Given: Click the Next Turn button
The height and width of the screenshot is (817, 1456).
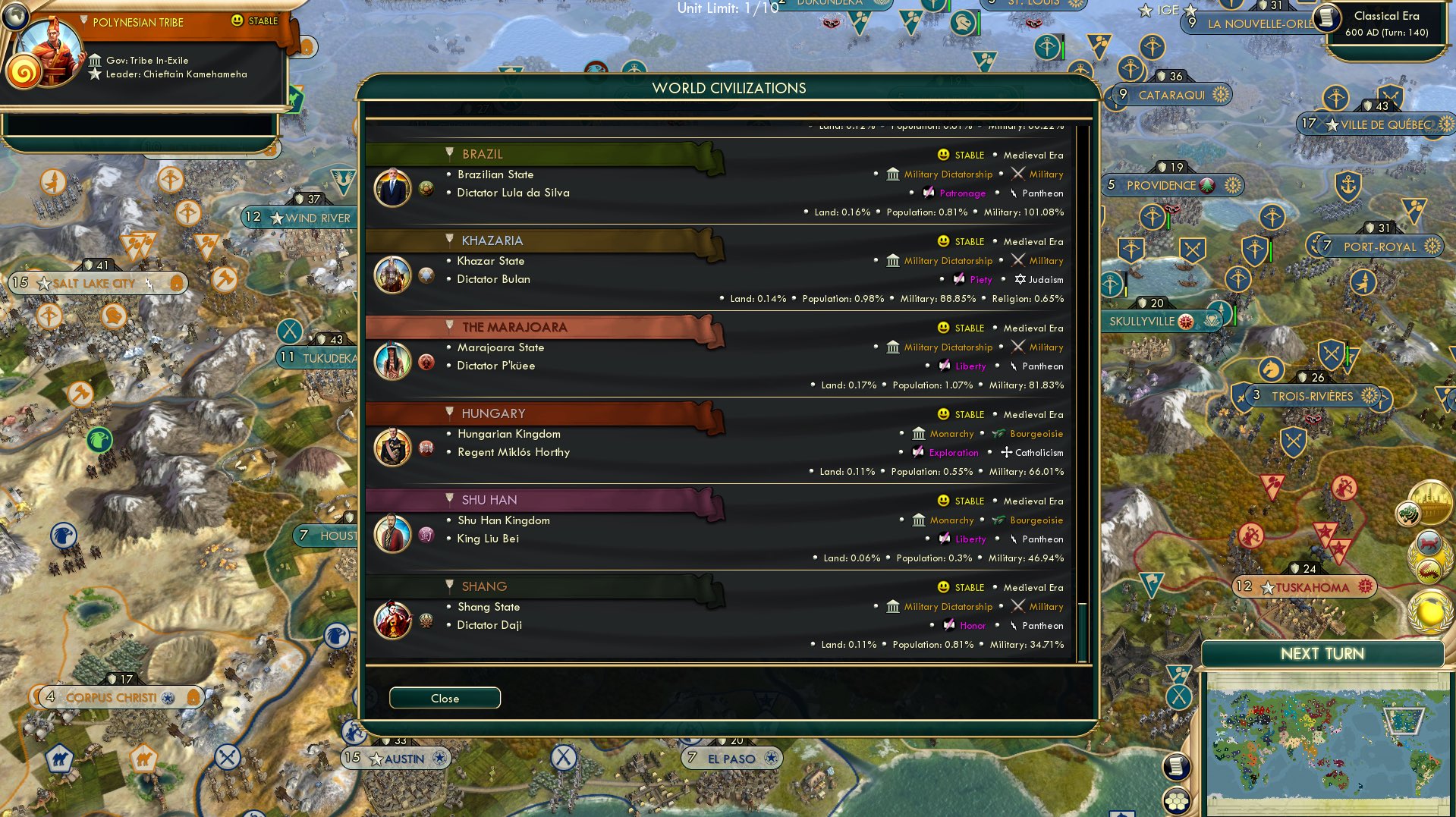Looking at the screenshot, I should click(1322, 653).
